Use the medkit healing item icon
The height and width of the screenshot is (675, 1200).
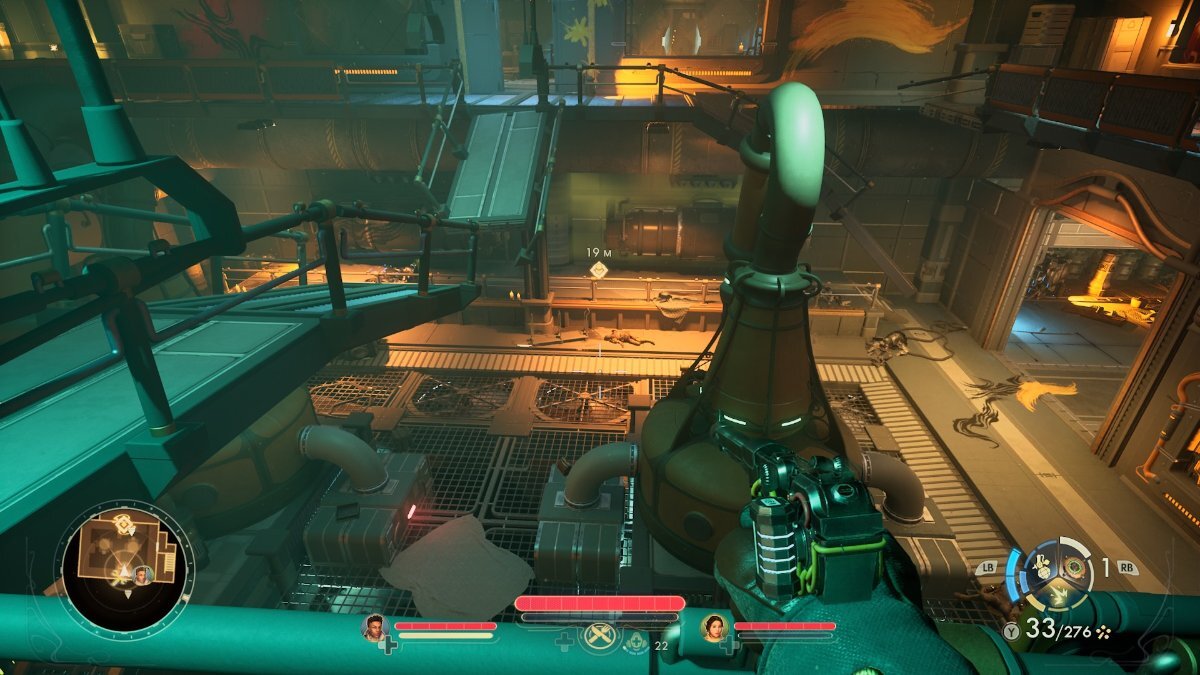[636, 641]
